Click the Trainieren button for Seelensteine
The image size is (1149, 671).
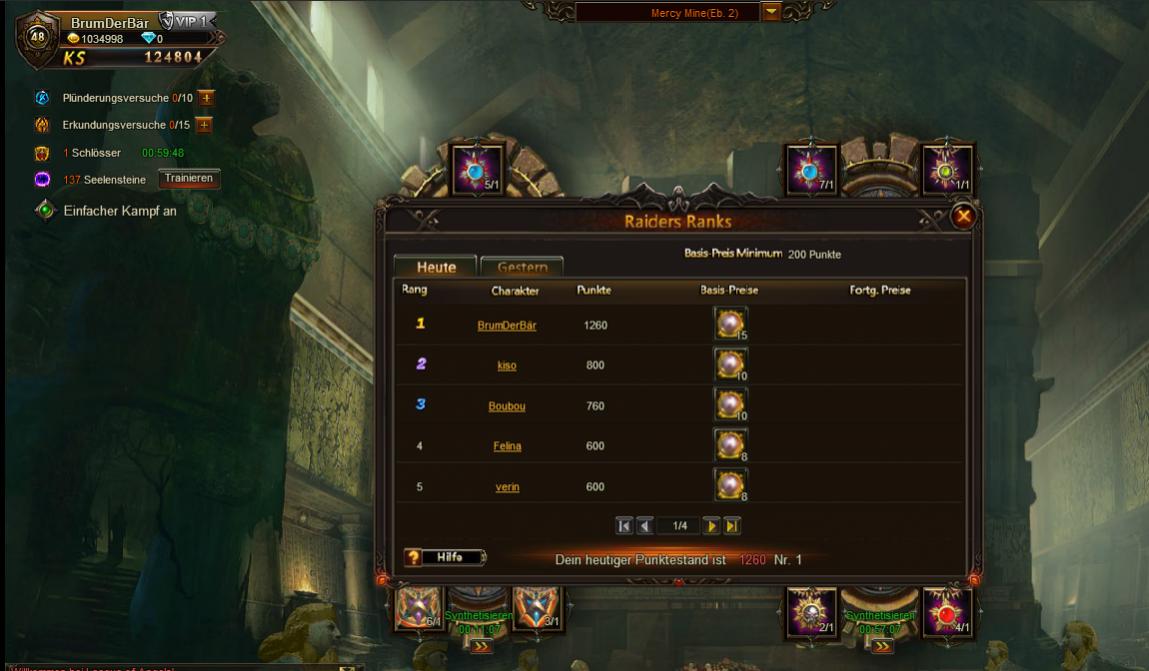pos(189,178)
